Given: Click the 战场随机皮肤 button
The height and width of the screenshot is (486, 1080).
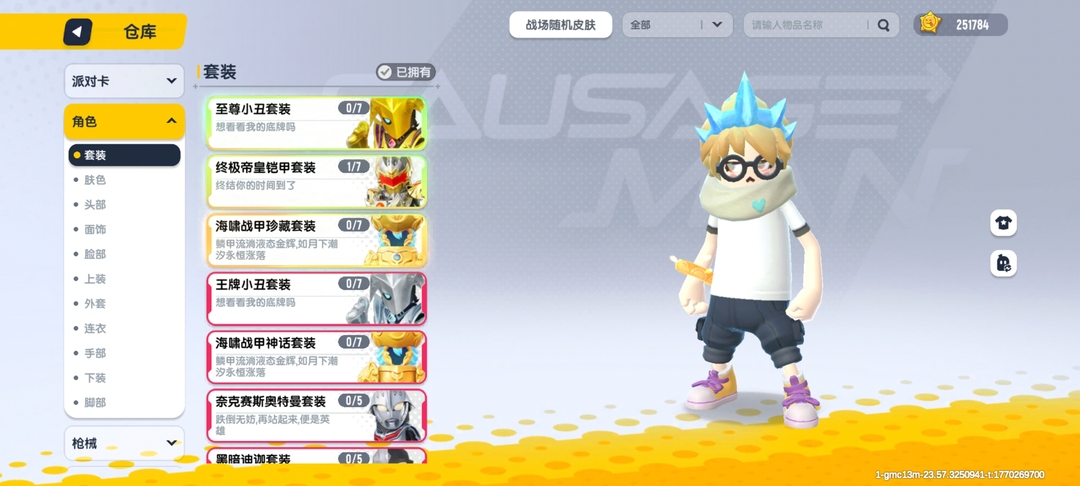Looking at the screenshot, I should 560,25.
